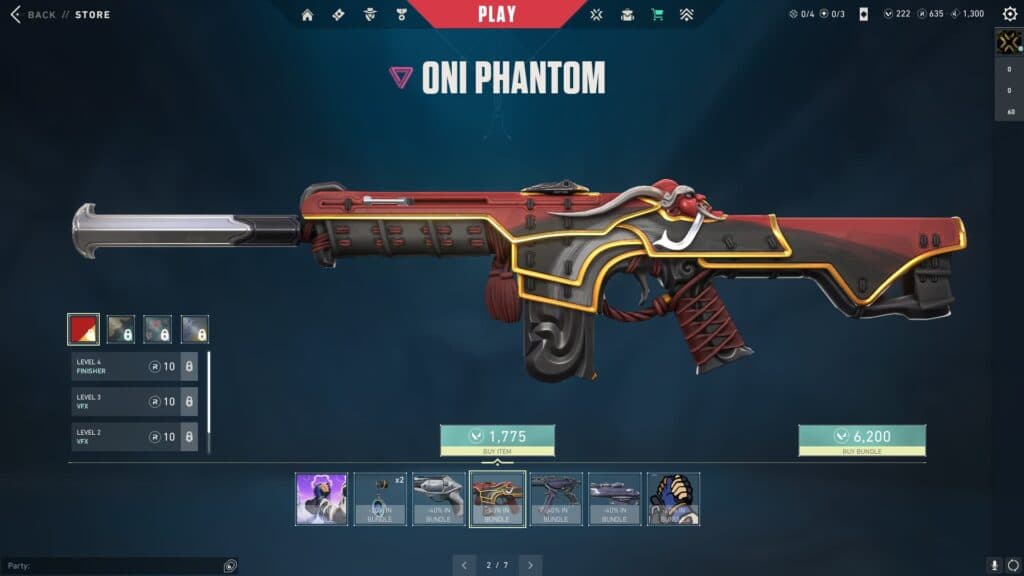Go to the previous bundle item

tap(463, 565)
